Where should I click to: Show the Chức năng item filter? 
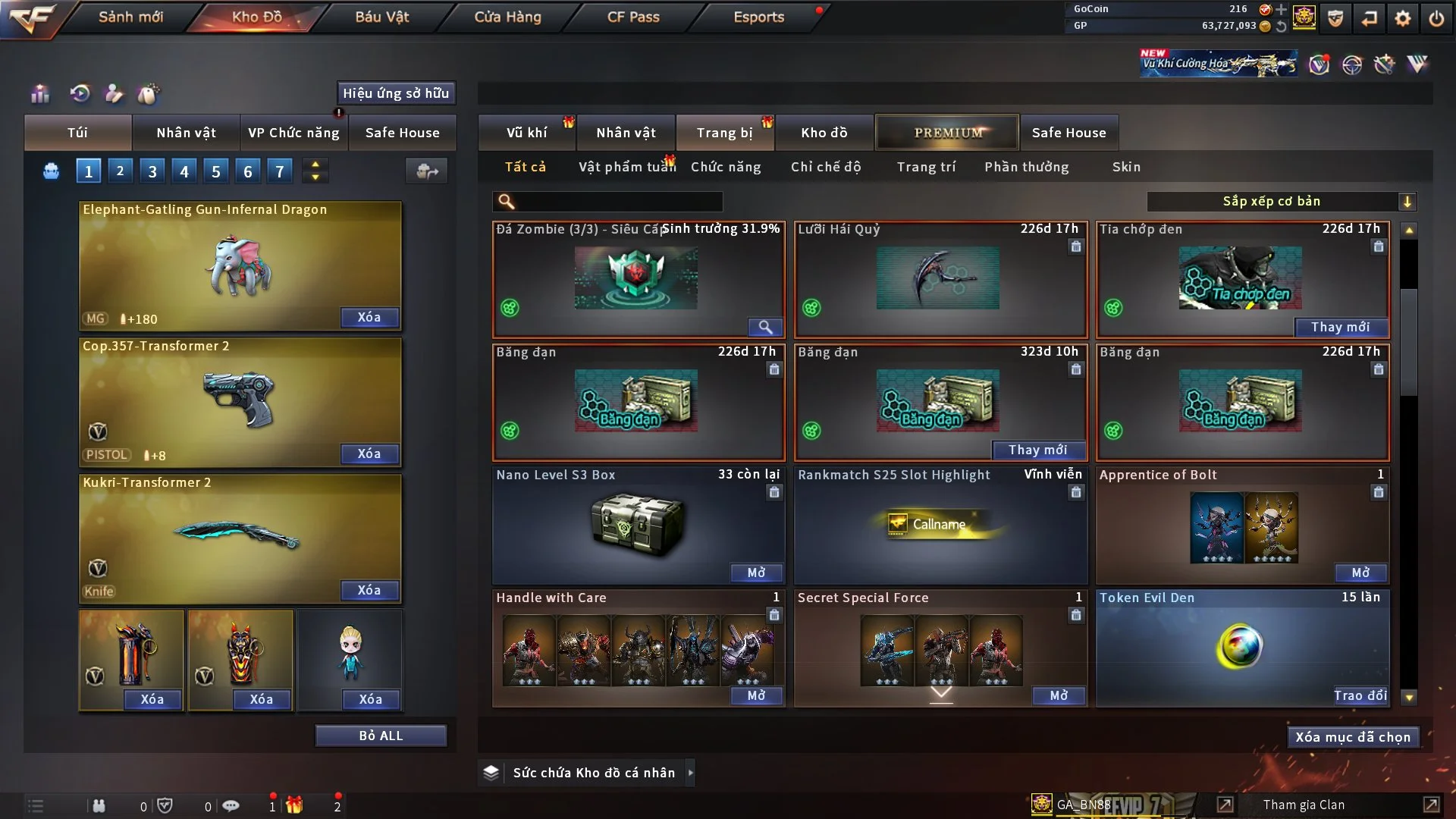click(726, 167)
